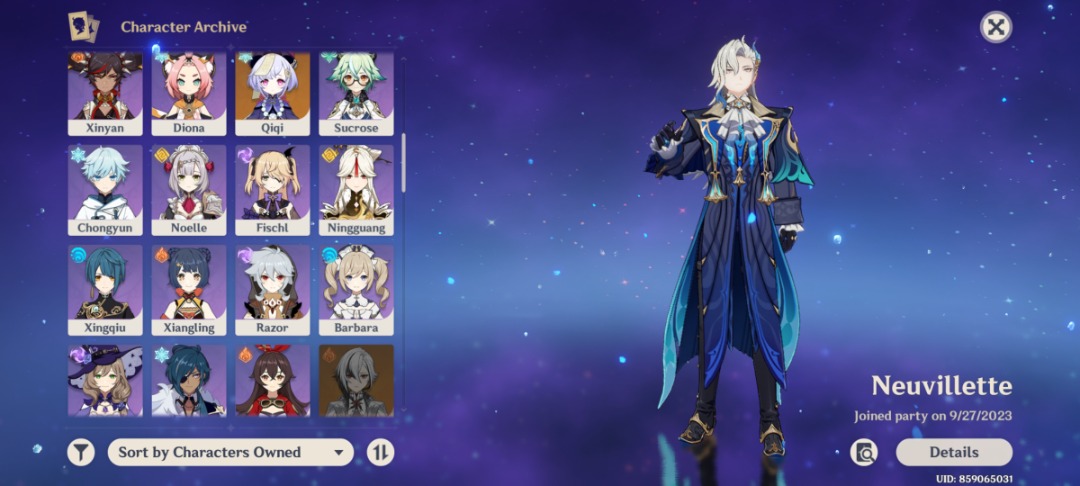Select Fischl from the archive
The height and width of the screenshot is (486, 1080).
[273, 190]
